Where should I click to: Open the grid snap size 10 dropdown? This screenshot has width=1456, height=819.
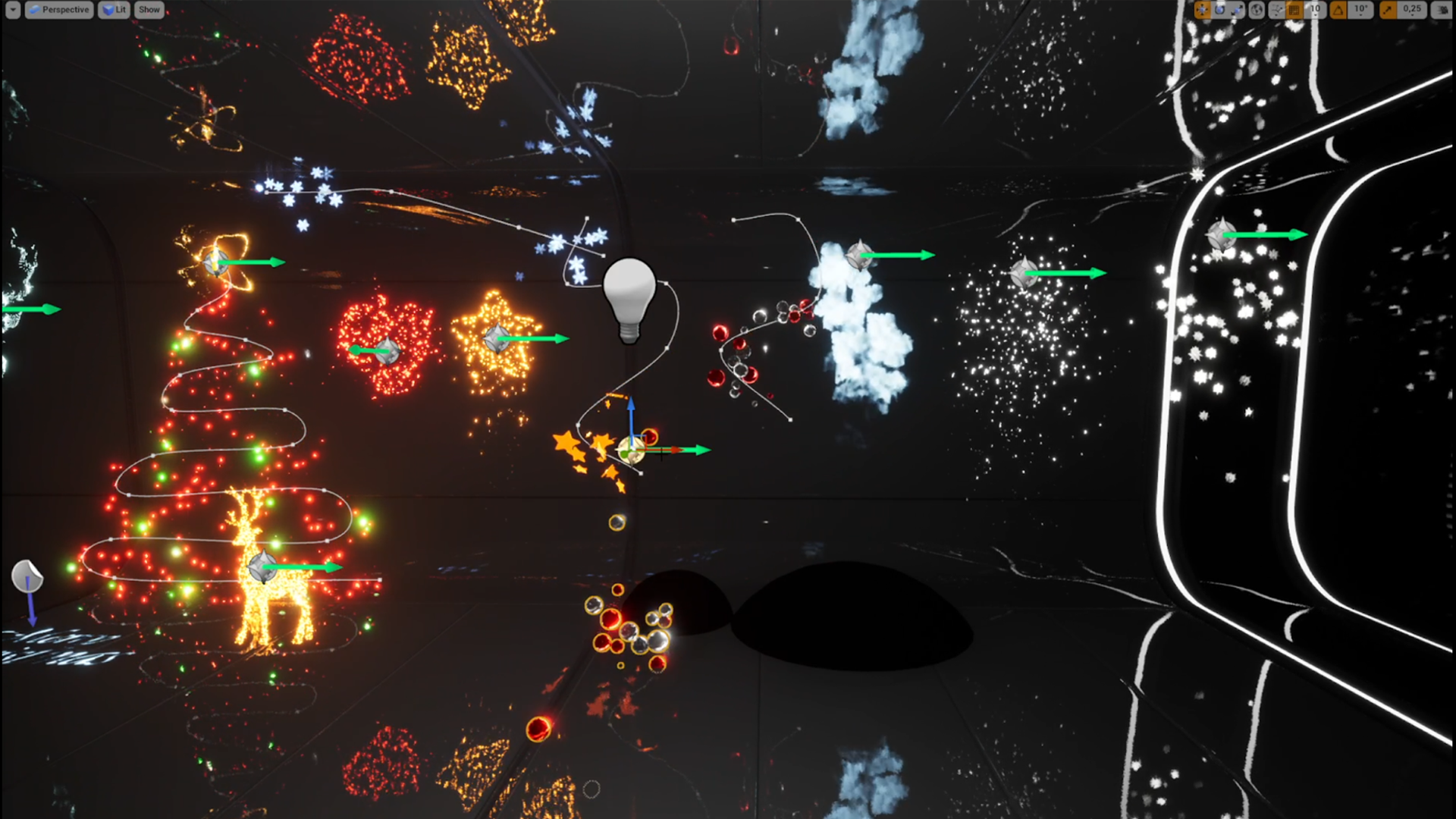tap(1315, 10)
